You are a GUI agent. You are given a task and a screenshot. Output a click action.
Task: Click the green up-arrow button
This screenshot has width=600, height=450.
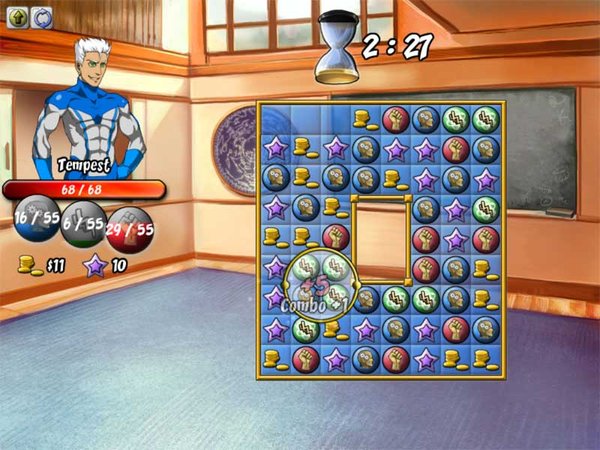coord(16,15)
